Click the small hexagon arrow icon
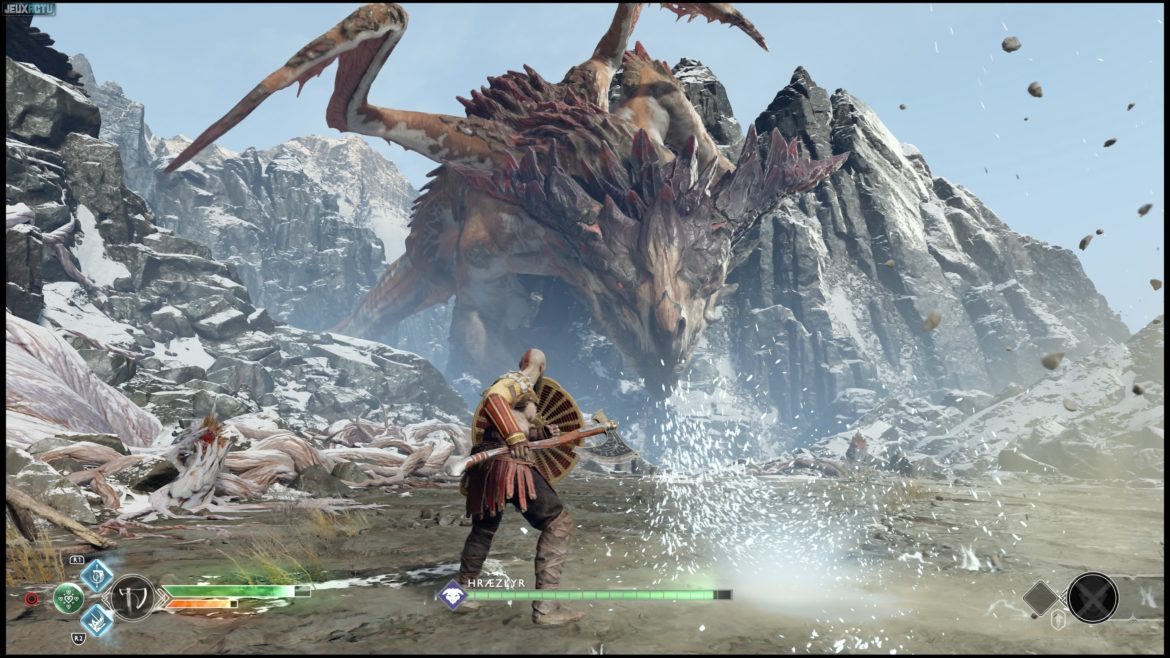Screen dimensions: 1170x658 point(1058,620)
